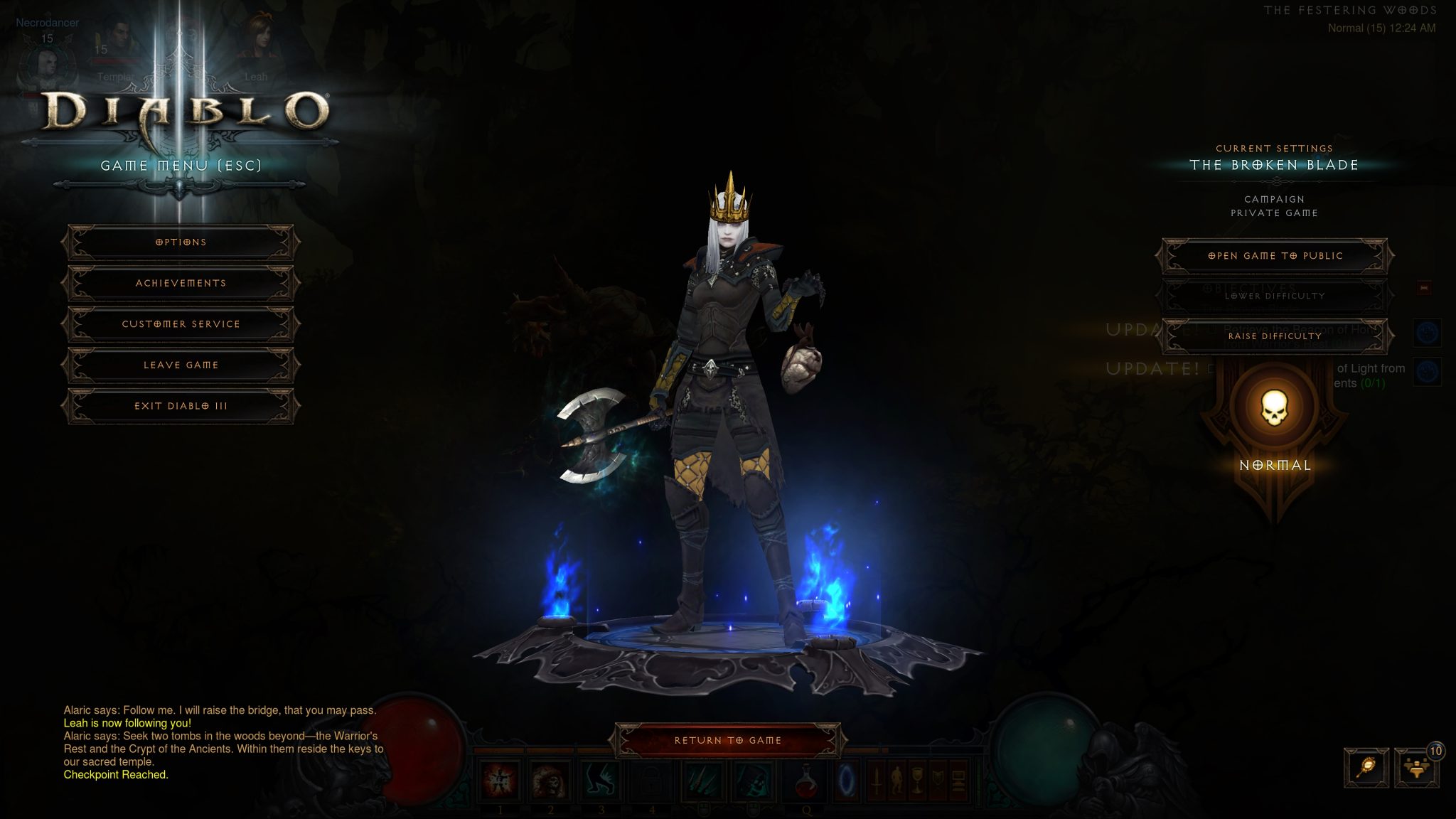Select Customer Service in the game menu
The width and height of the screenshot is (1456, 819).
[180, 323]
